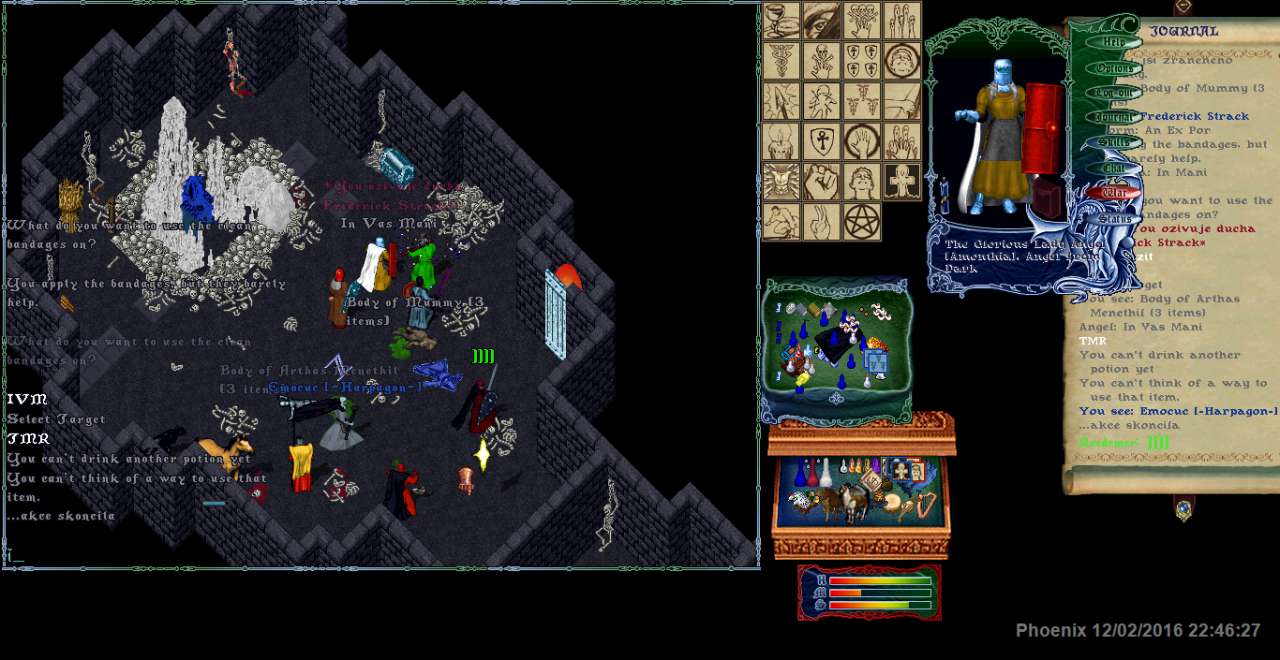1280x660 pixels.
Task: Open the Chat button on paperdoll
Action: pos(1113,168)
